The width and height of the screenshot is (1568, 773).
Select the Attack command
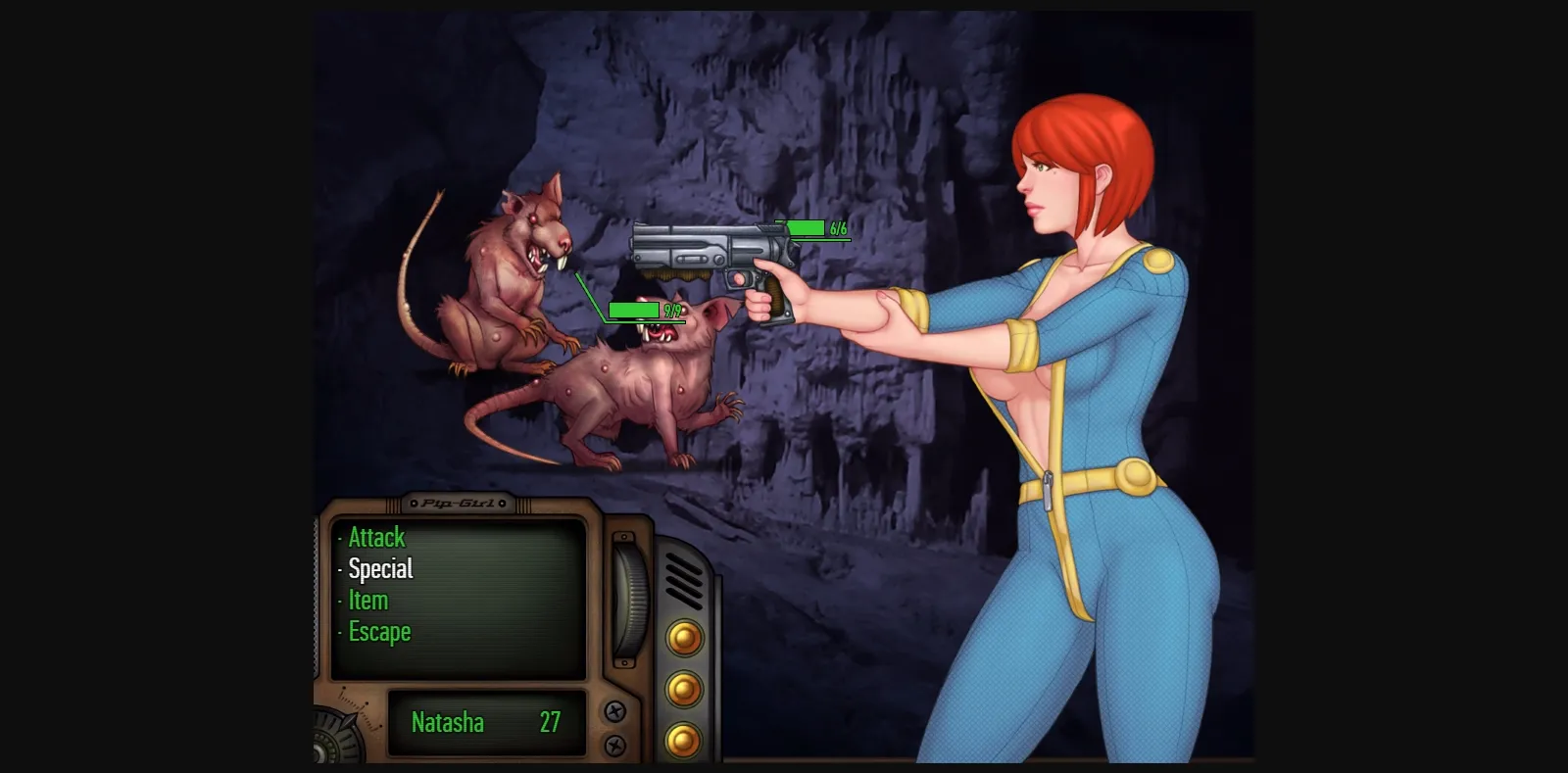coord(377,537)
